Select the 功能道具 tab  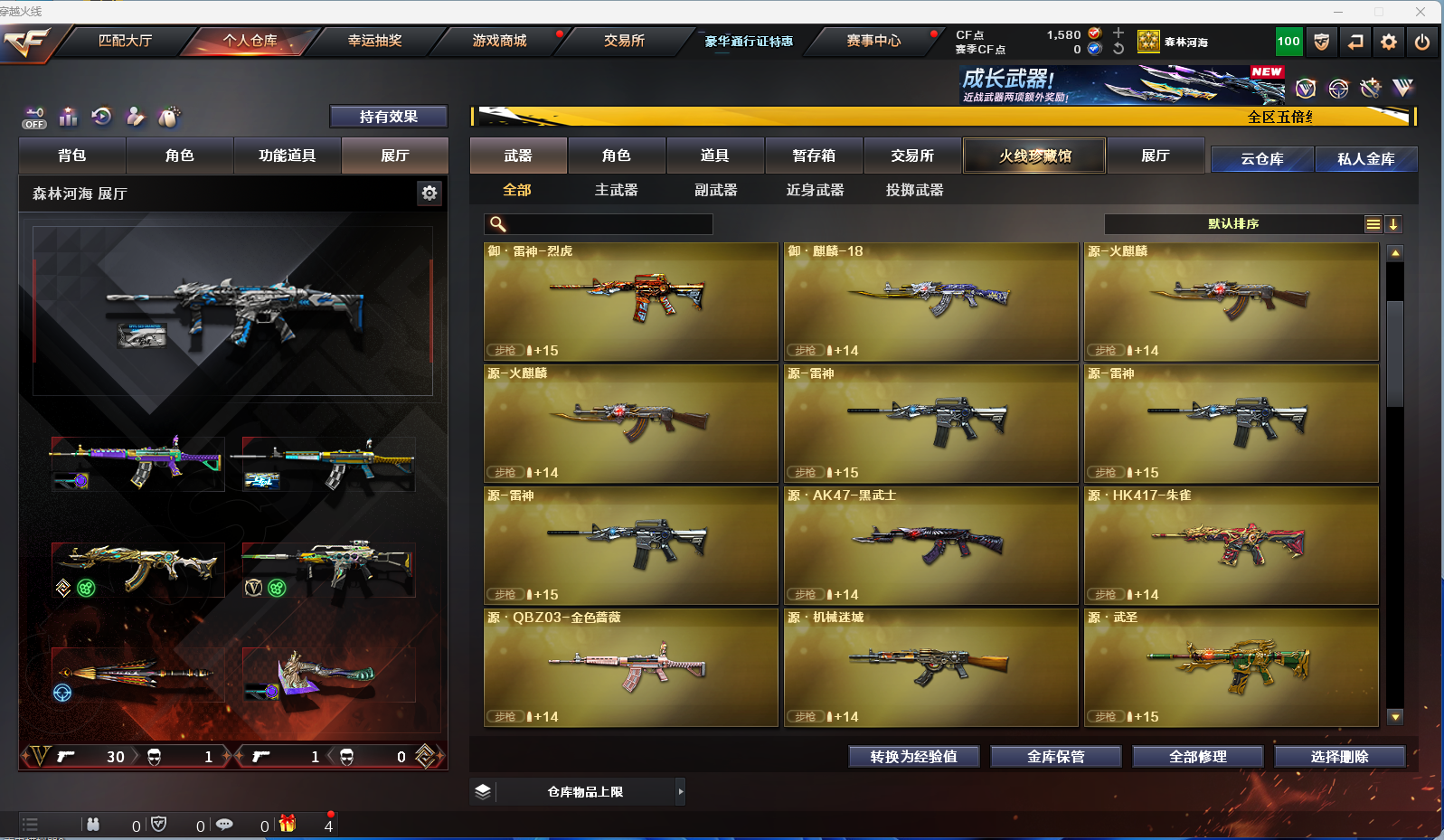[288, 156]
